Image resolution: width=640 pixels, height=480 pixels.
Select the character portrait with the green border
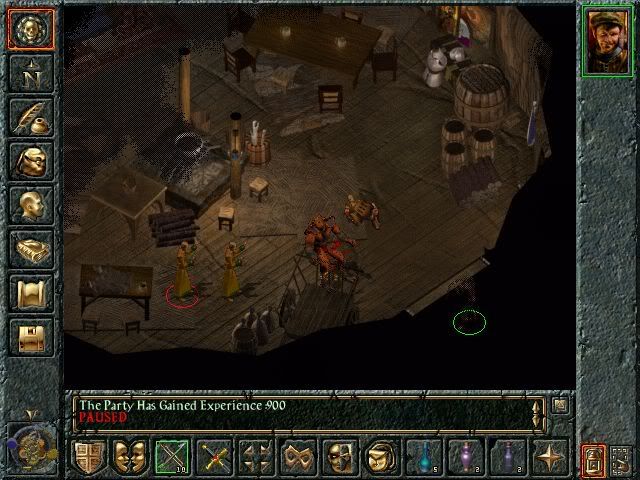tap(606, 40)
